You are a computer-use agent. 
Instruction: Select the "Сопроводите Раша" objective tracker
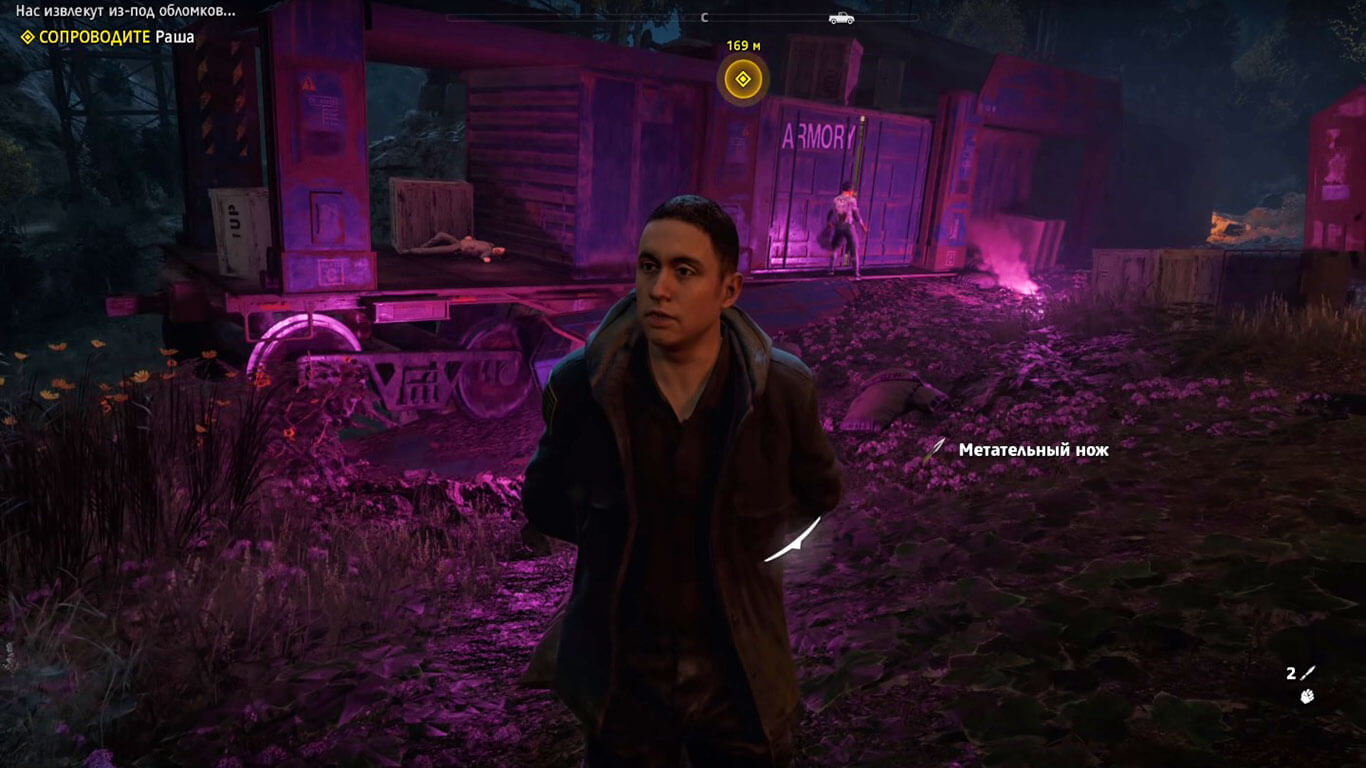pos(107,37)
